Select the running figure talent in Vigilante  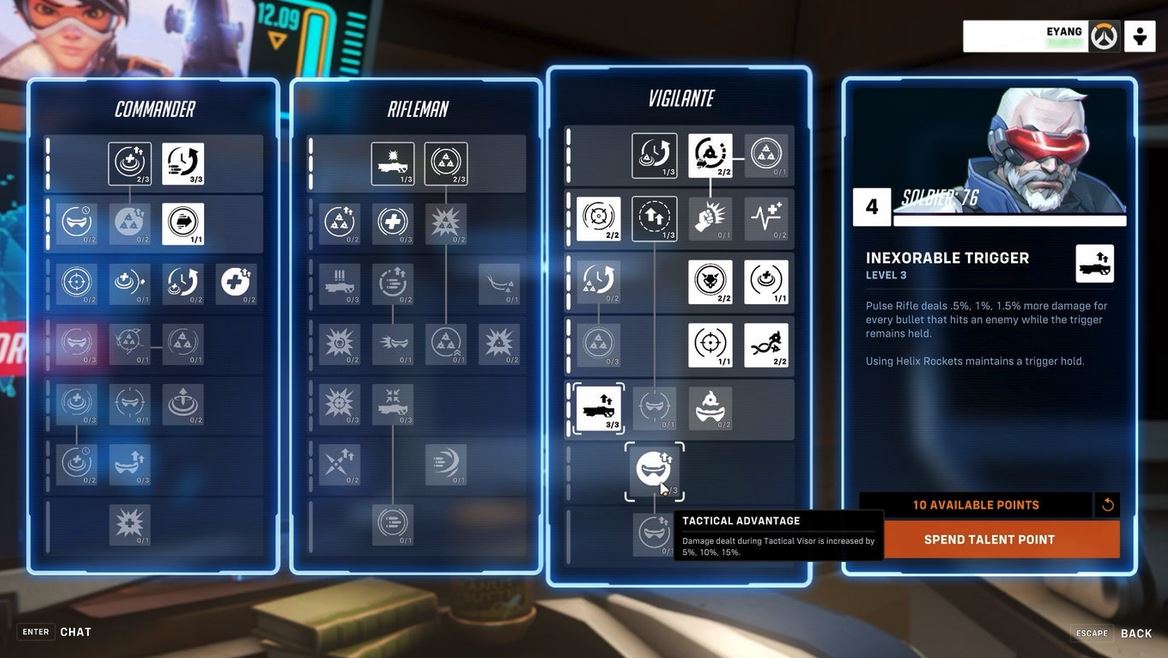coord(766,345)
